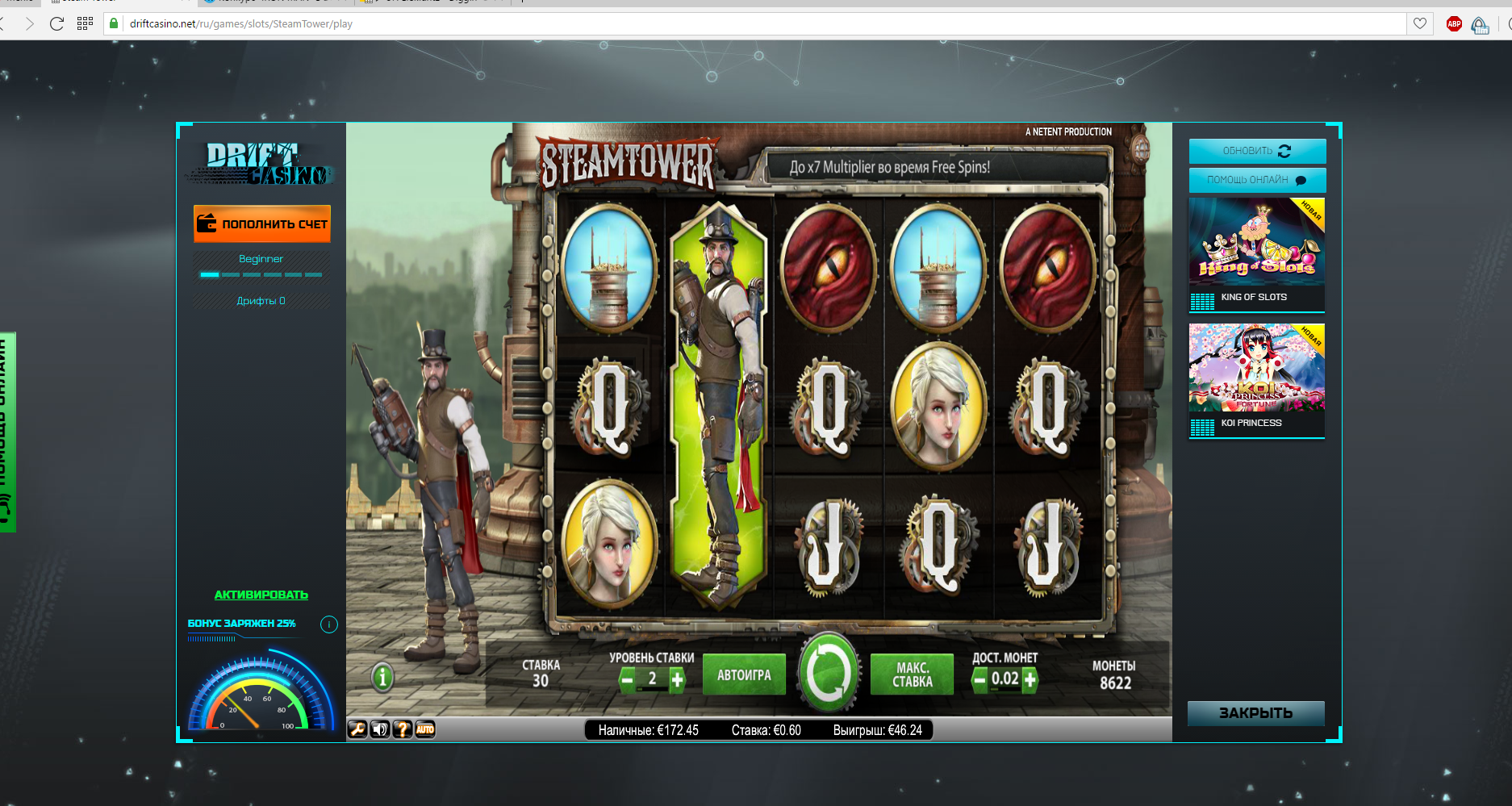This screenshot has width=1512, height=806.
Task: Launch the Koi Princess game thumbnail
Action: click(1256, 368)
